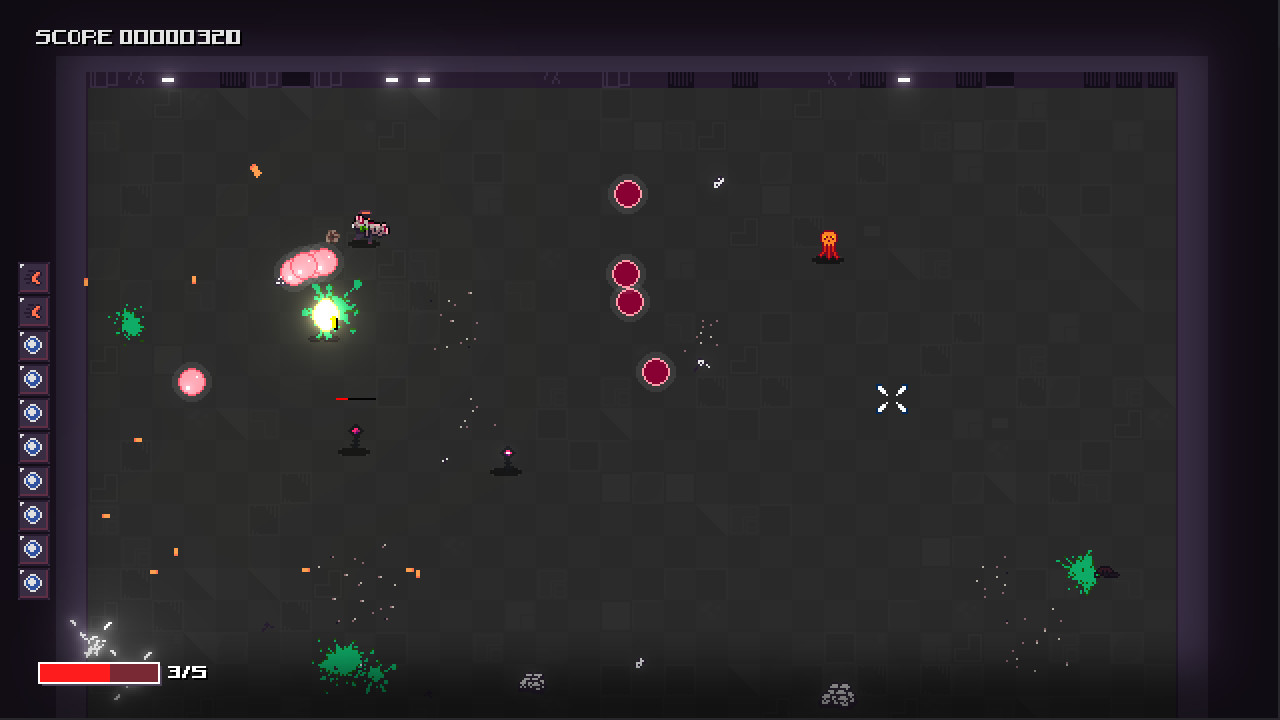Click the bright green explosion burst
The width and height of the screenshot is (1280, 720).
click(x=328, y=317)
